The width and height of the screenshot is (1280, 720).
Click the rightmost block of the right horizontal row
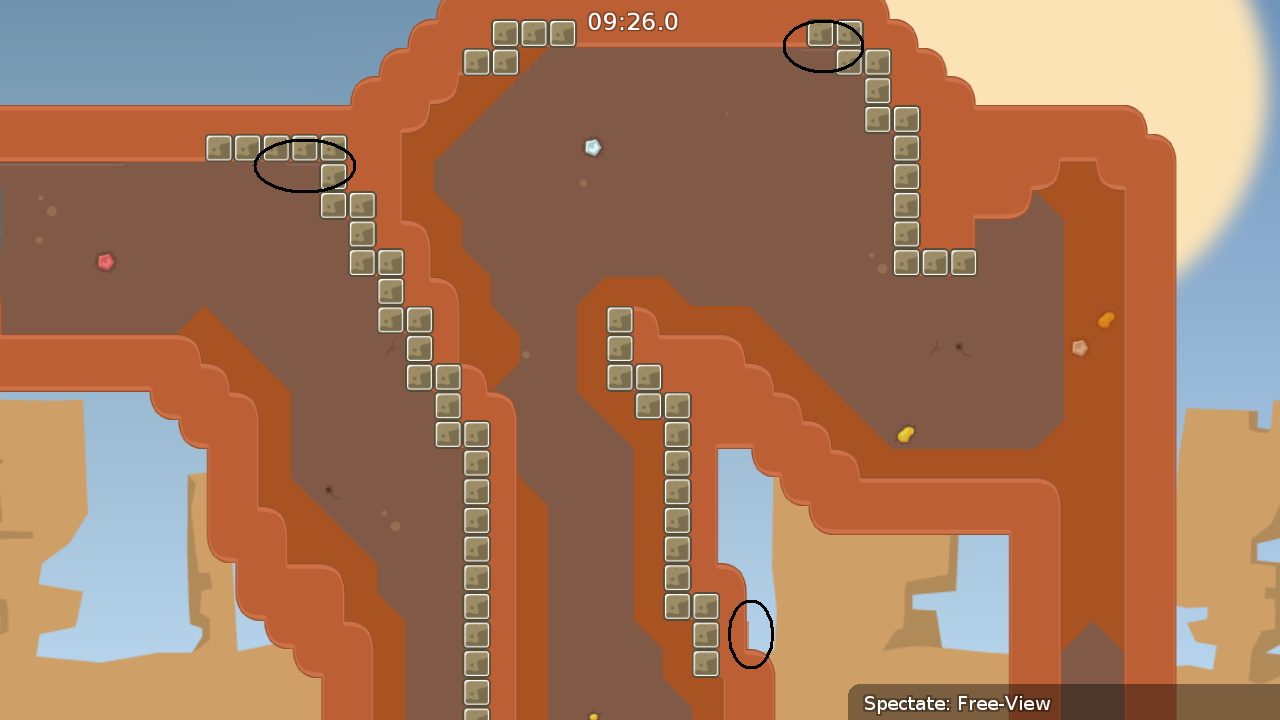(963, 262)
